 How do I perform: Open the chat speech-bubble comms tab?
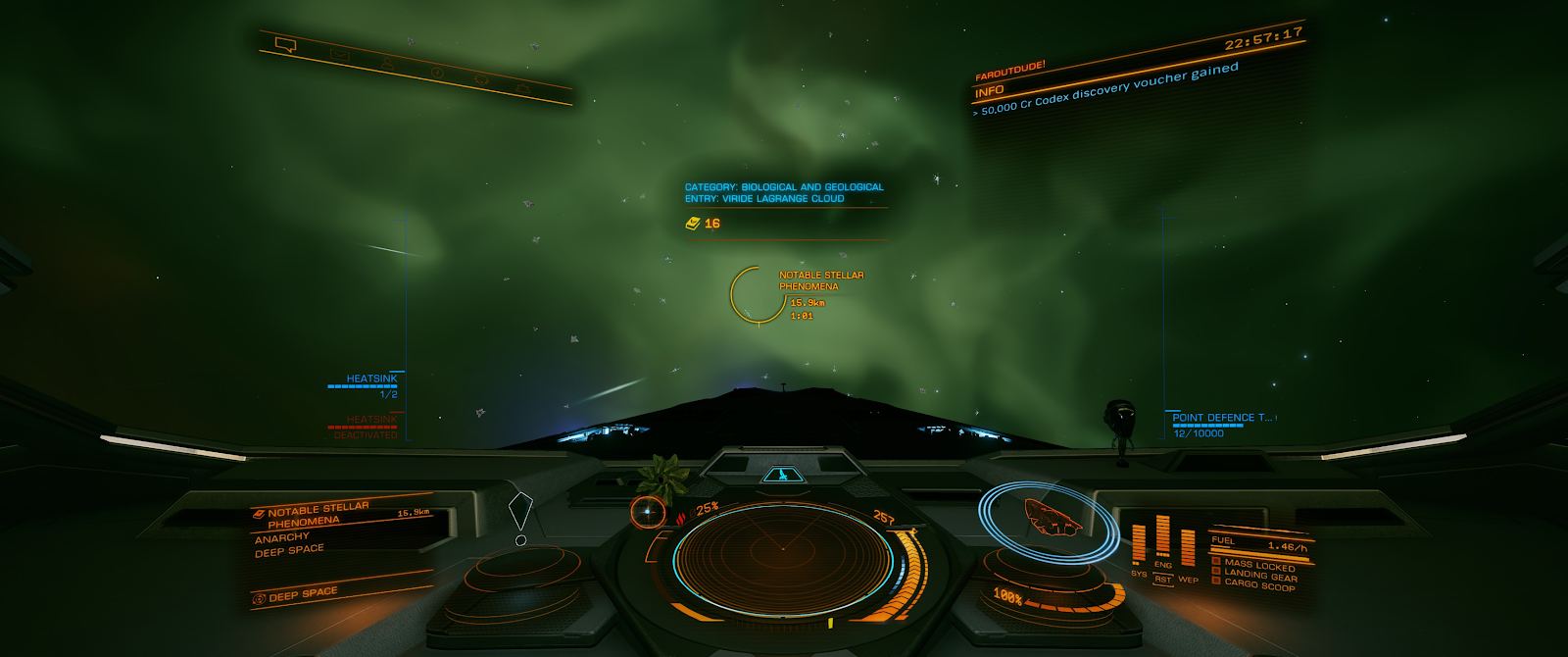tap(285, 44)
